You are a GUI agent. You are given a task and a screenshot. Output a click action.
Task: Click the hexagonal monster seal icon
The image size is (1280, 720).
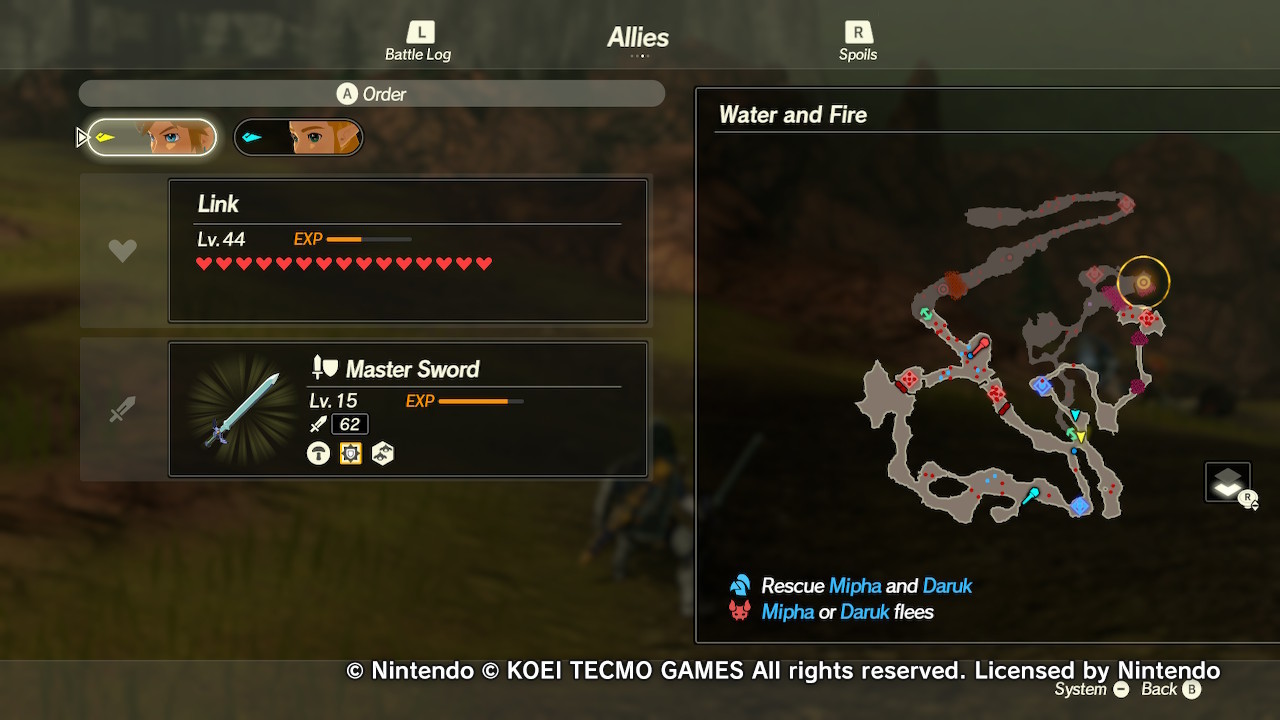pos(383,453)
